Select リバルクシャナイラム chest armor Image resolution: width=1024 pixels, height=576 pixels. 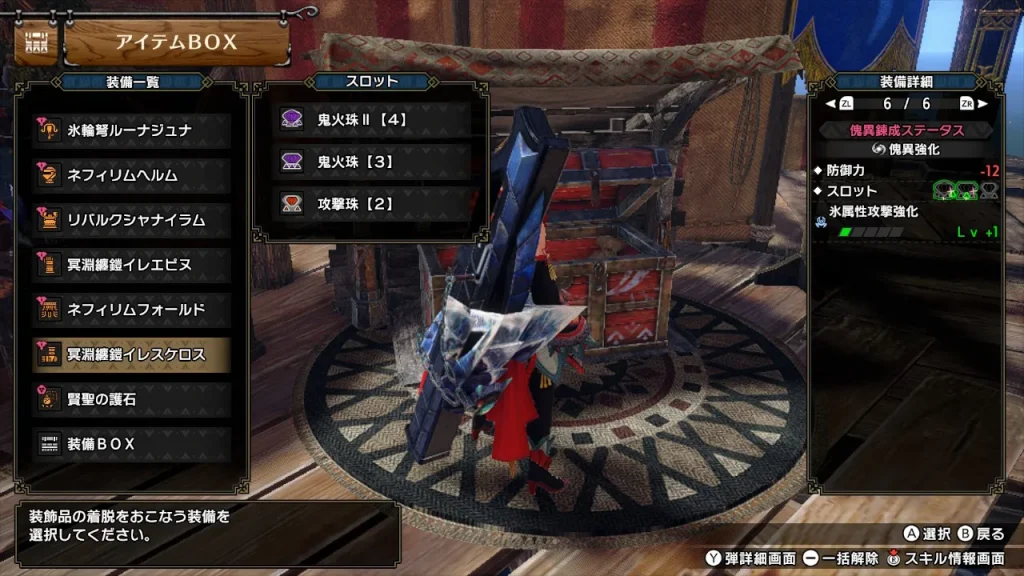132,219
